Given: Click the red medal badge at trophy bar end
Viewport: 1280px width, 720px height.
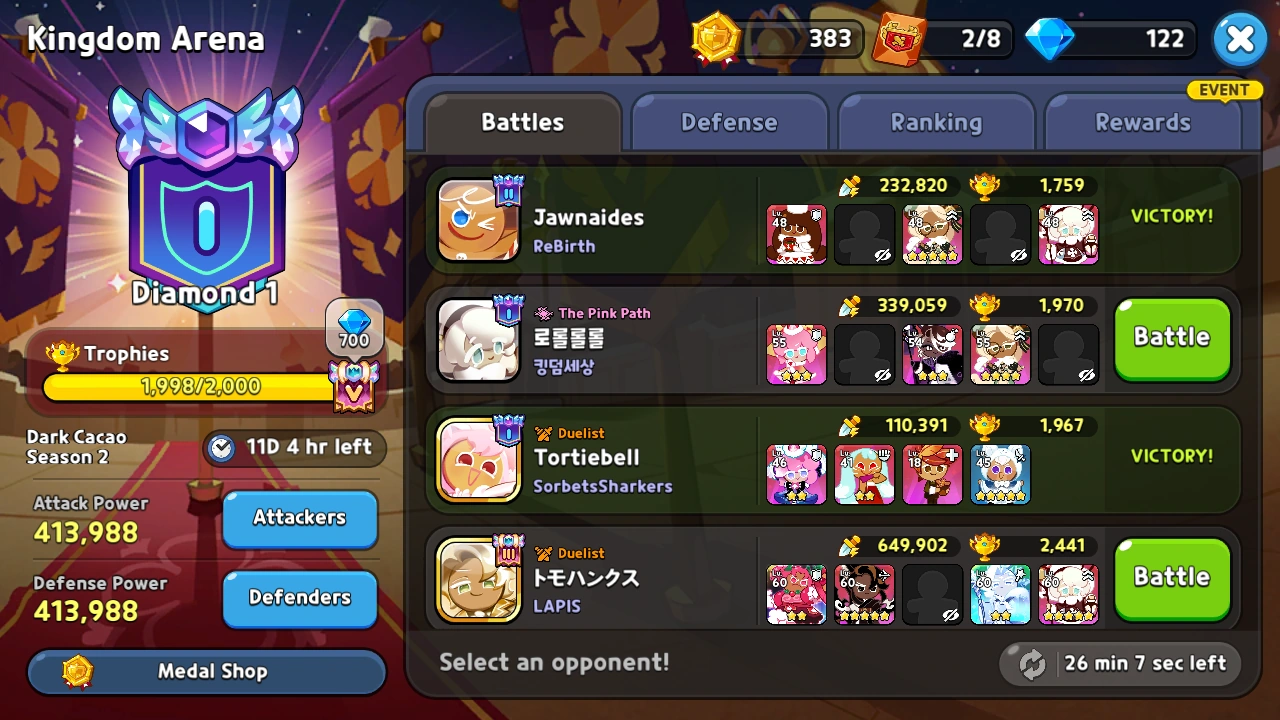Looking at the screenshot, I should 356,388.
